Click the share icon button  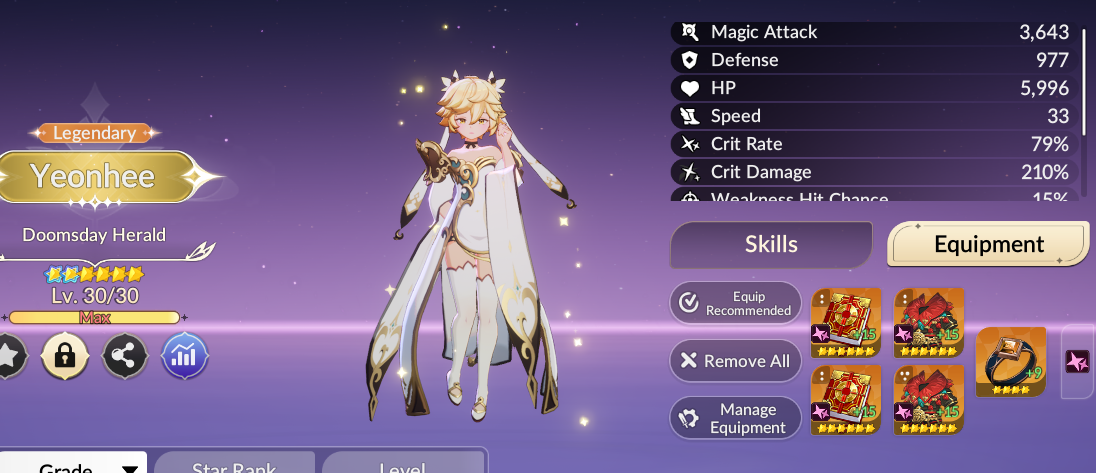(x=125, y=356)
